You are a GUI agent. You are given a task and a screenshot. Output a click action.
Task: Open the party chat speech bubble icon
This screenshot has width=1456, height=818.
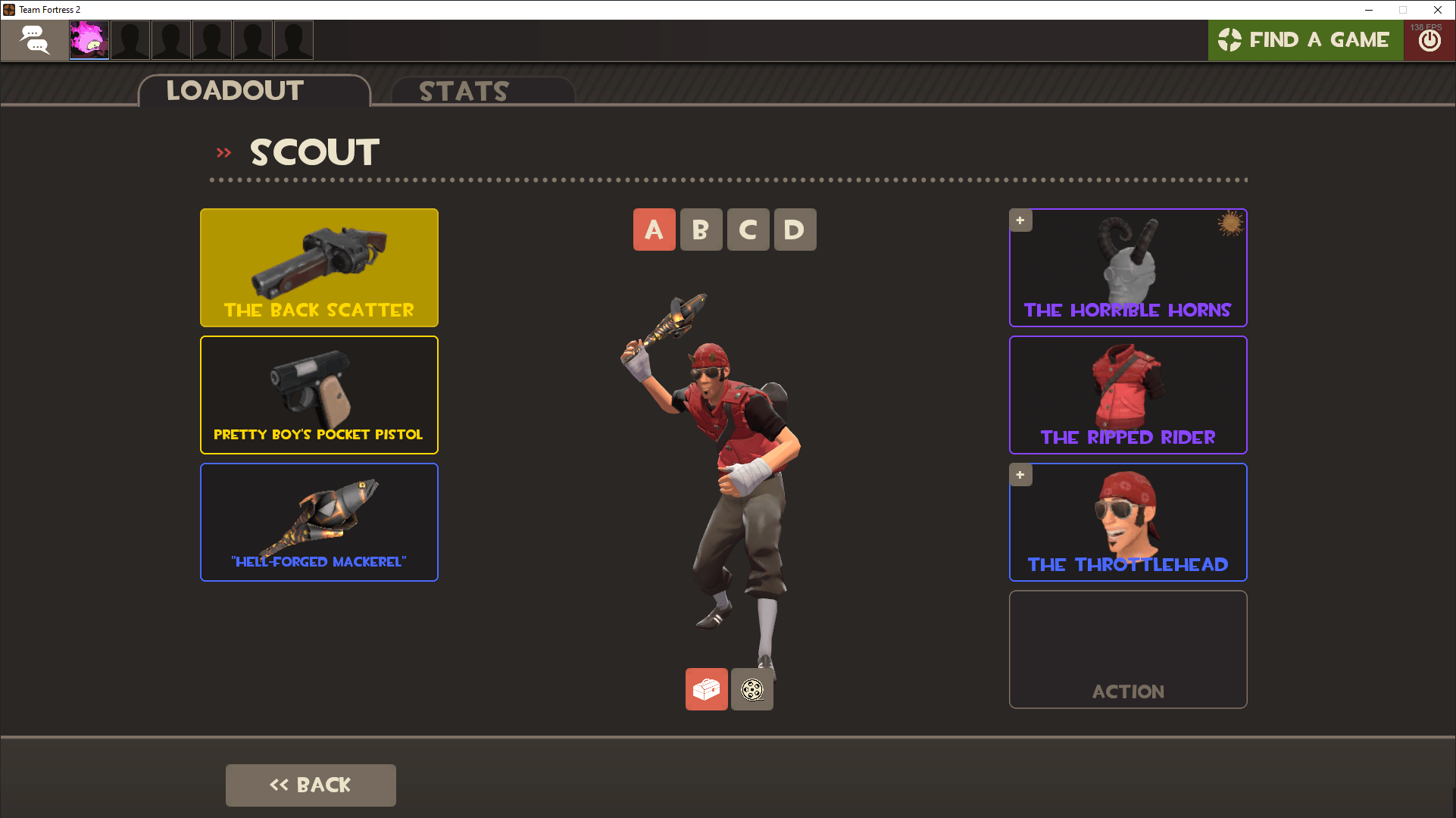point(35,39)
